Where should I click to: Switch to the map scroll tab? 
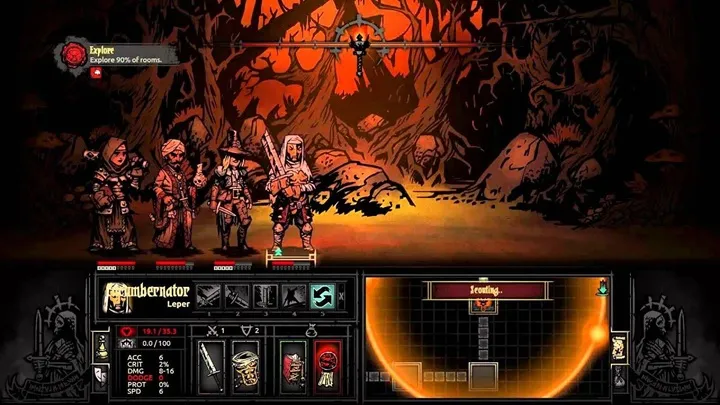[620, 346]
